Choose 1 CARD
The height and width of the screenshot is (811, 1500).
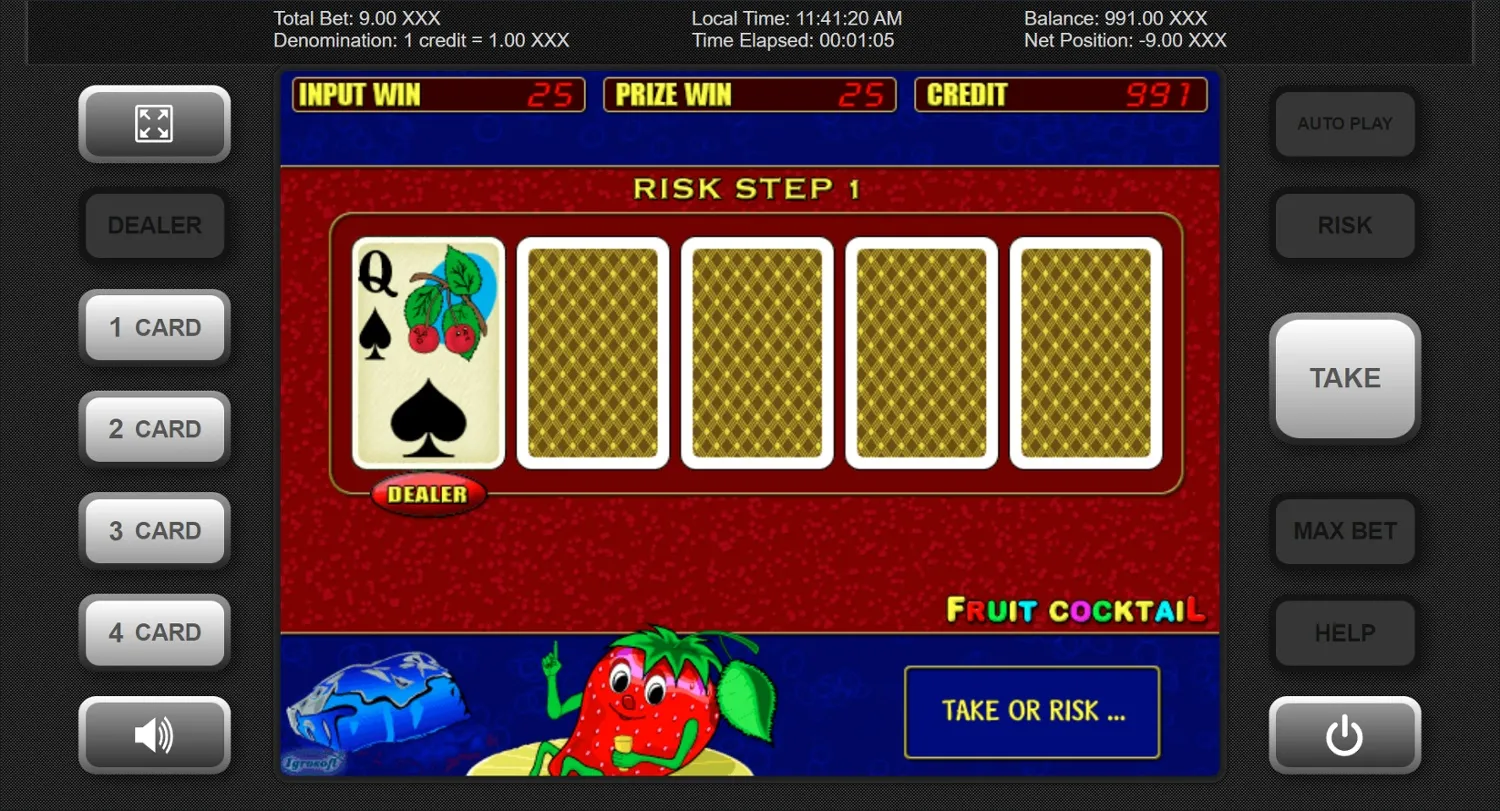[x=154, y=327]
